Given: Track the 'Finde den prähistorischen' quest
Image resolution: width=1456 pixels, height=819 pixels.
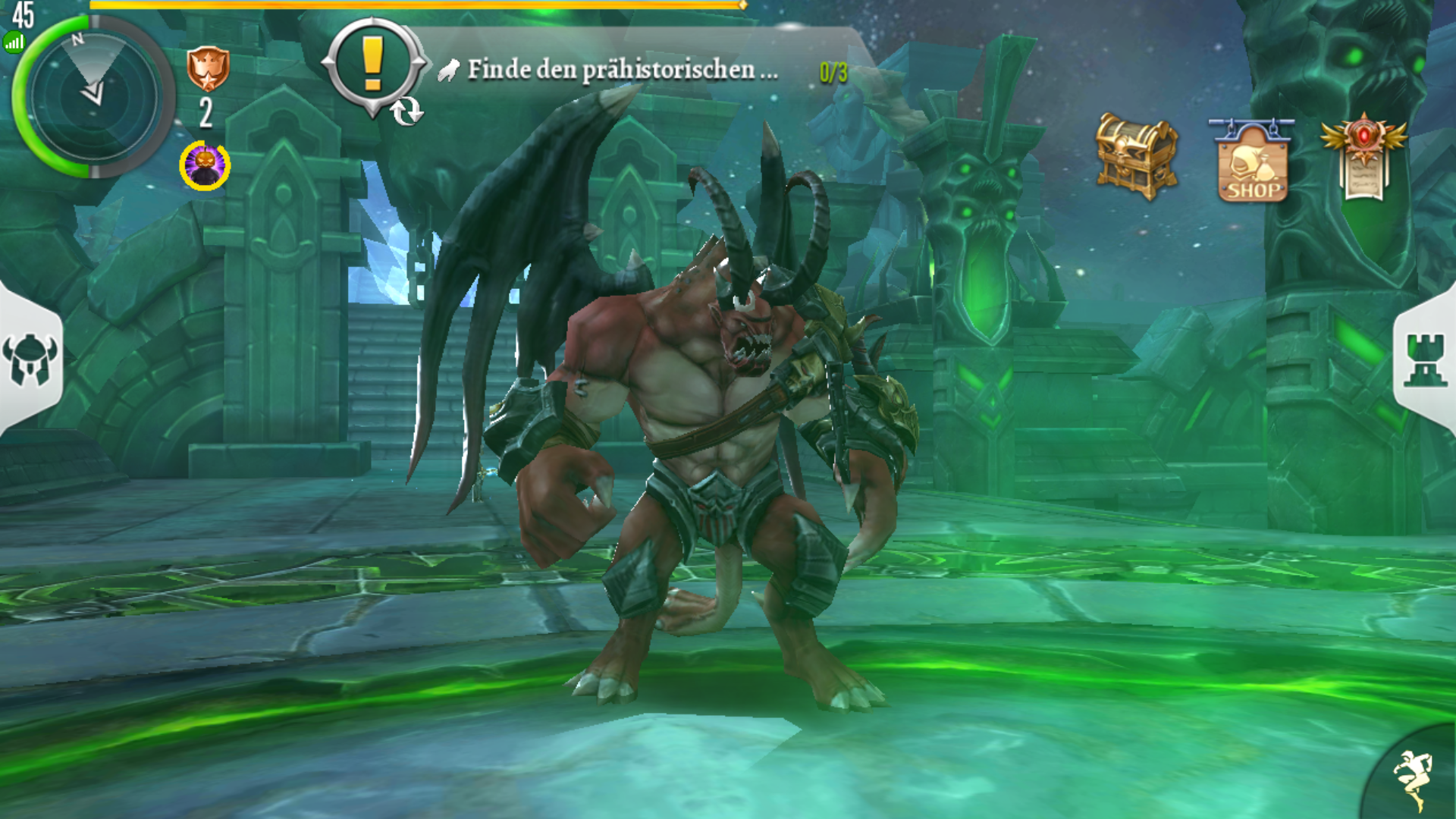Looking at the screenshot, I should tap(622, 71).
